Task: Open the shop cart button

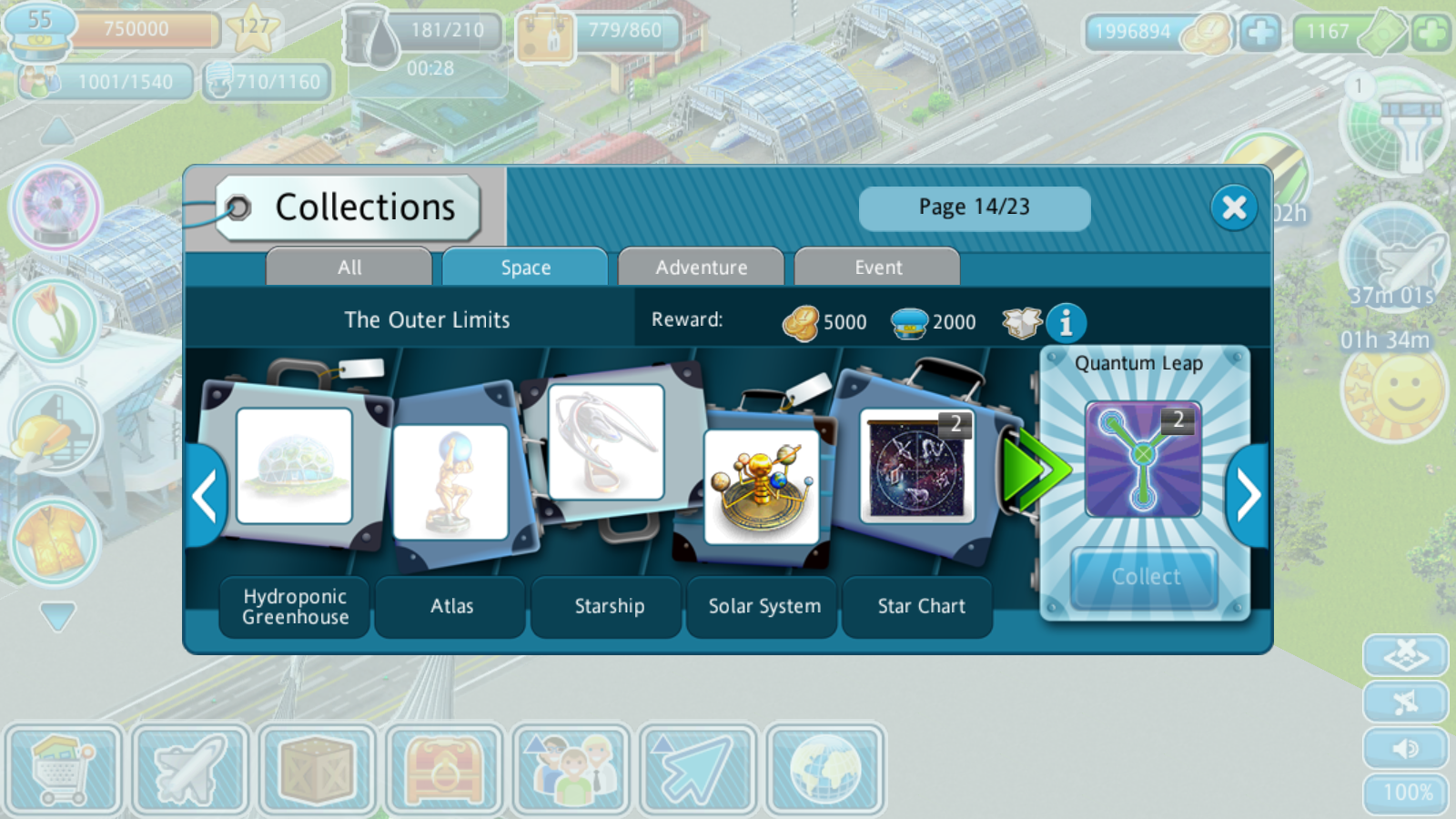Action: 63,770
